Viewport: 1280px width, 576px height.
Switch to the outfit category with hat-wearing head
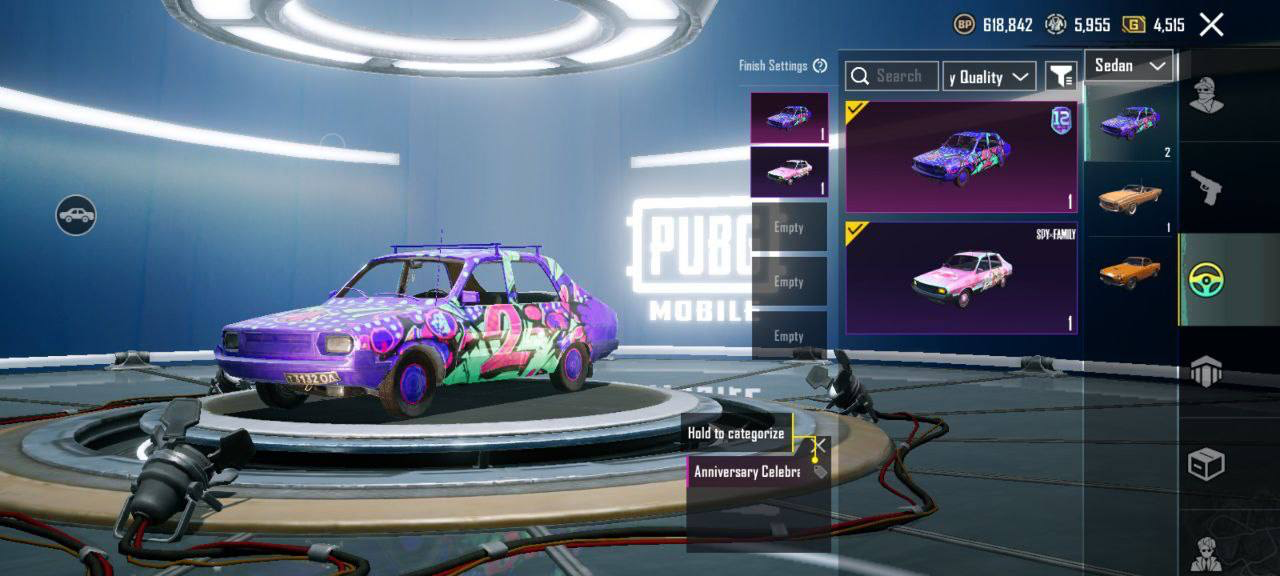click(x=1207, y=97)
